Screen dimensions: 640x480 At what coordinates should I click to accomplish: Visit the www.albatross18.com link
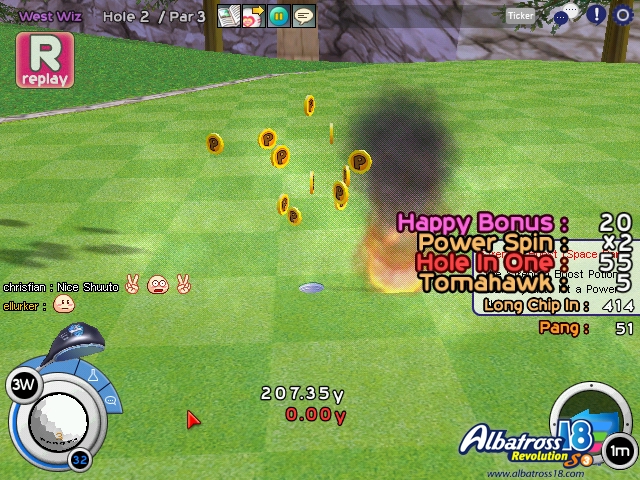[x=535, y=473]
